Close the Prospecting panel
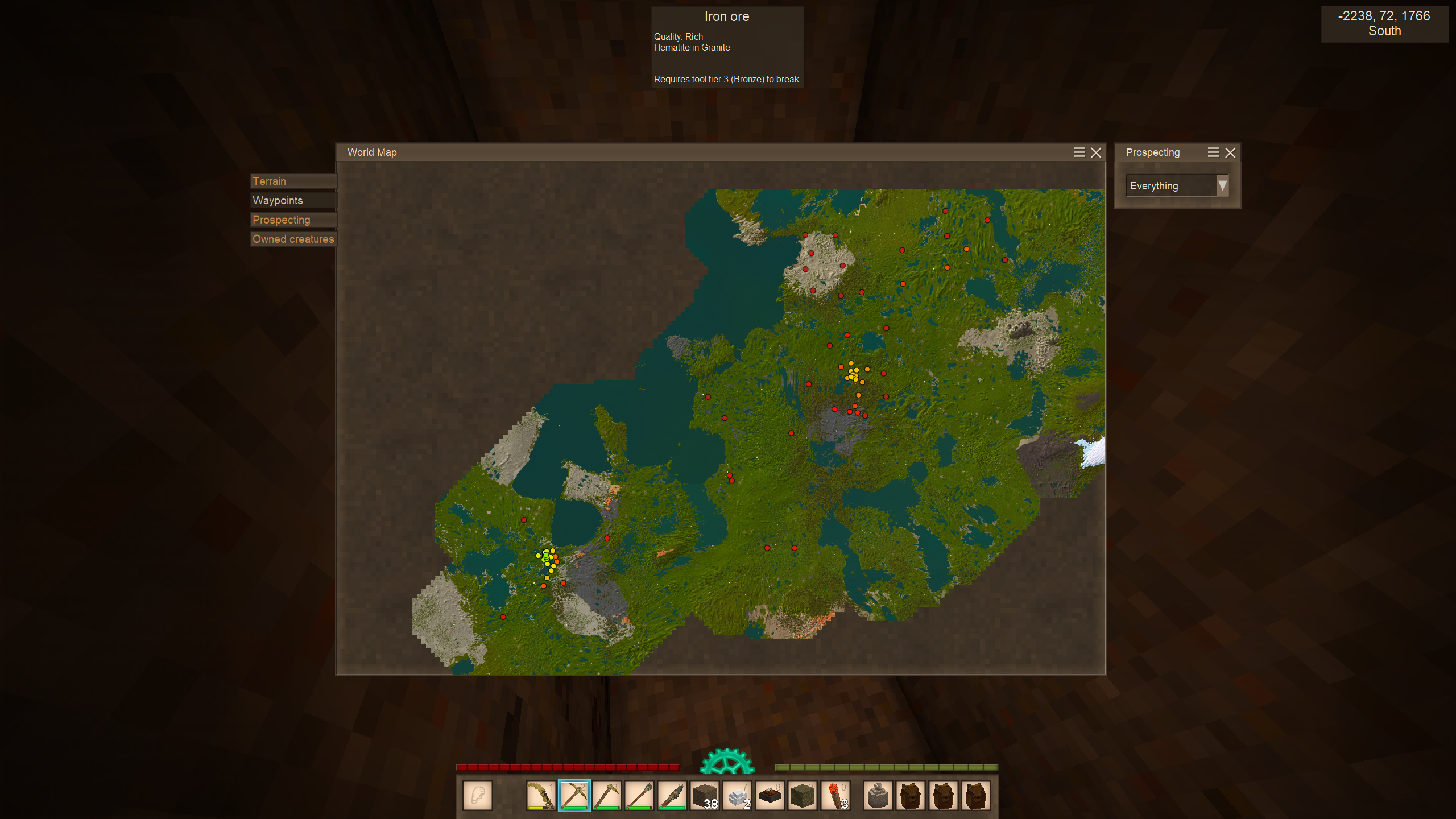 tap(1230, 152)
